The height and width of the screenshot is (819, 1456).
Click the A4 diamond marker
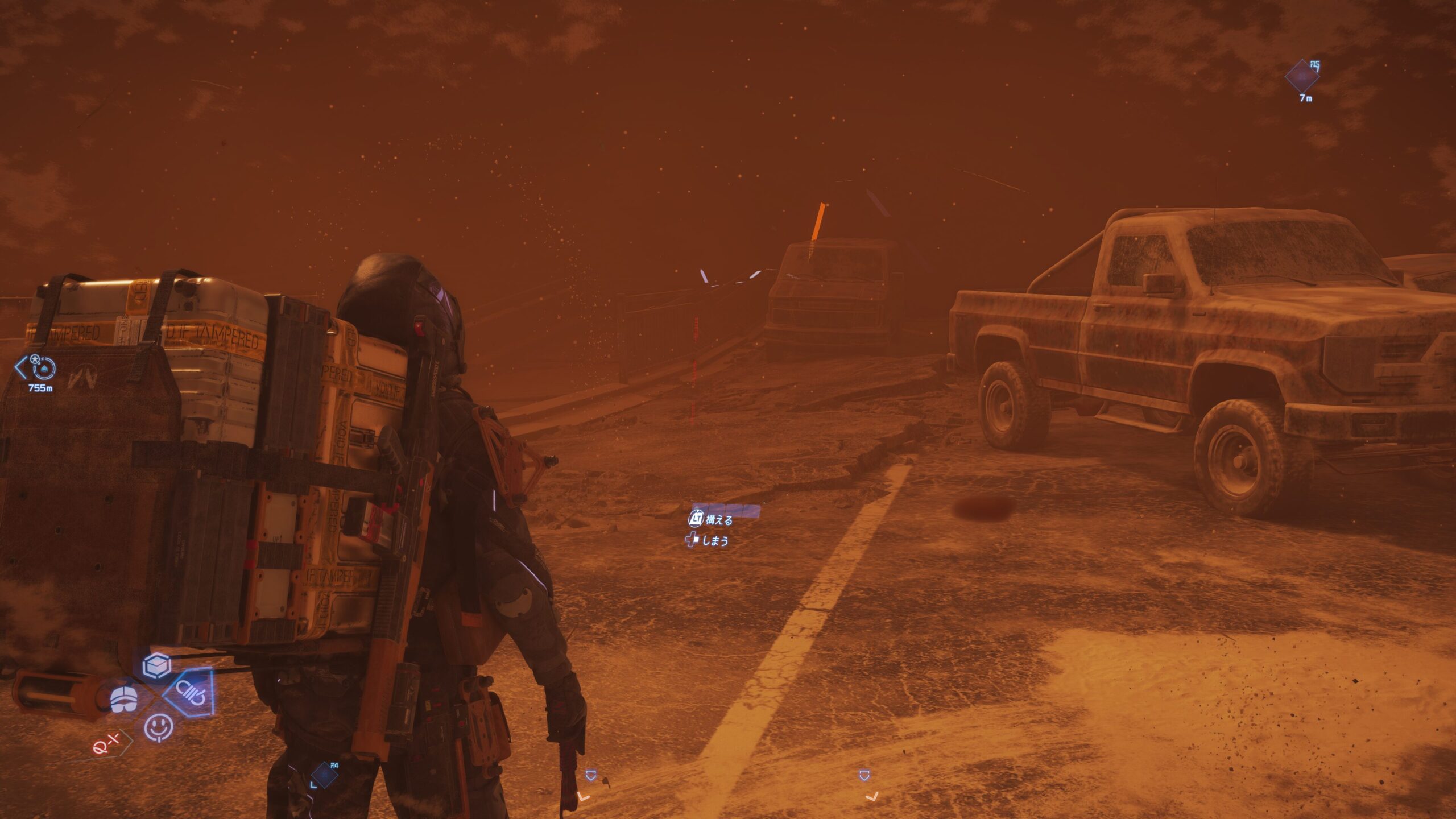(324, 775)
